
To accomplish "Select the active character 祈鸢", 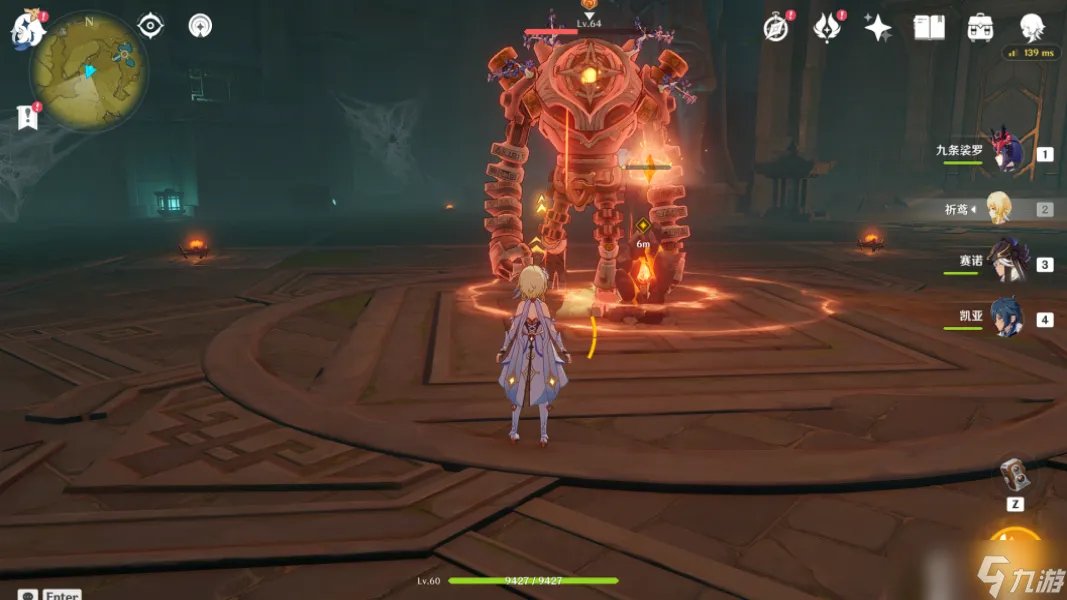I will click(x=1000, y=208).
